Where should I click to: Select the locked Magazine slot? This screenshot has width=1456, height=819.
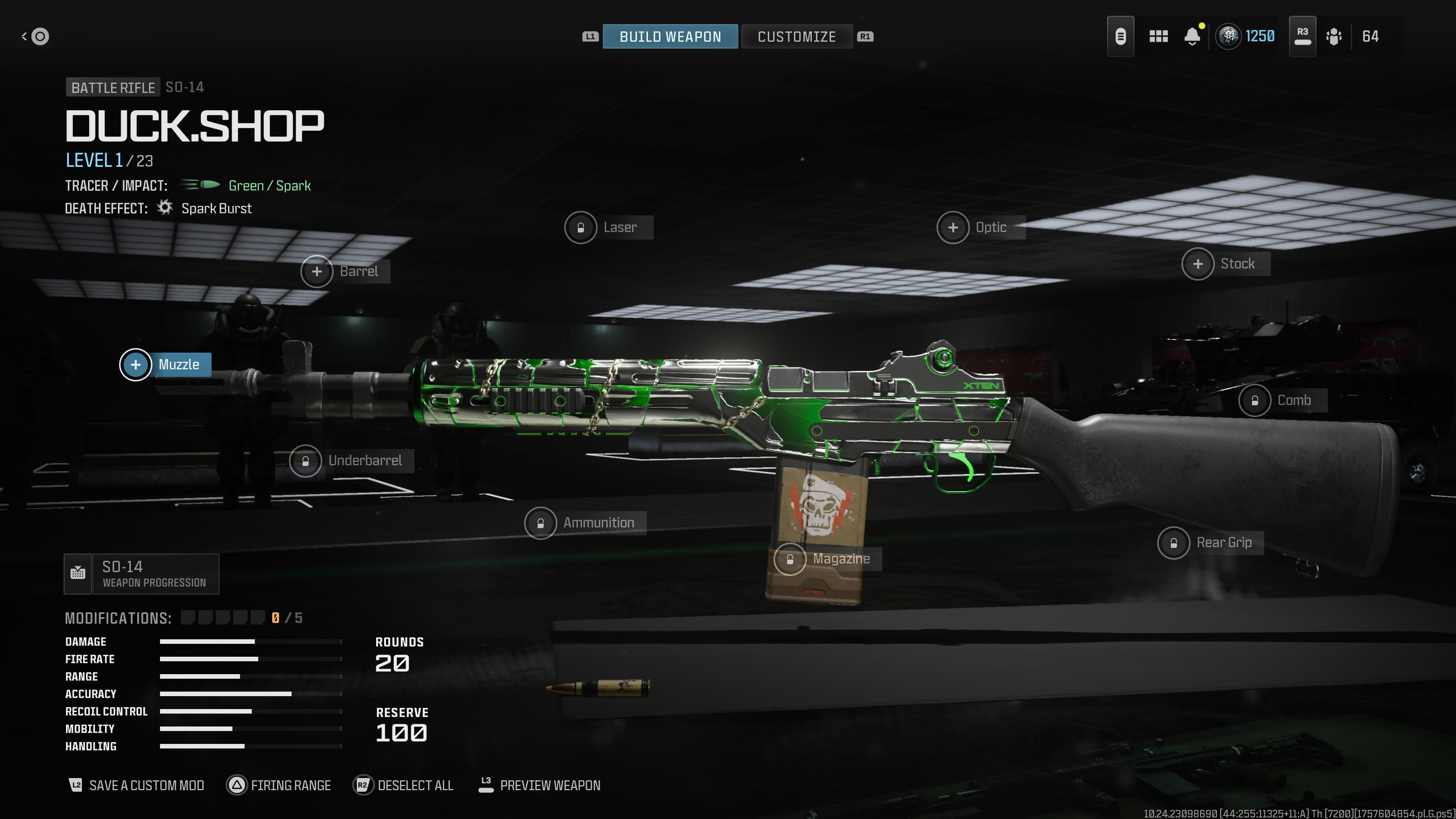coord(789,559)
